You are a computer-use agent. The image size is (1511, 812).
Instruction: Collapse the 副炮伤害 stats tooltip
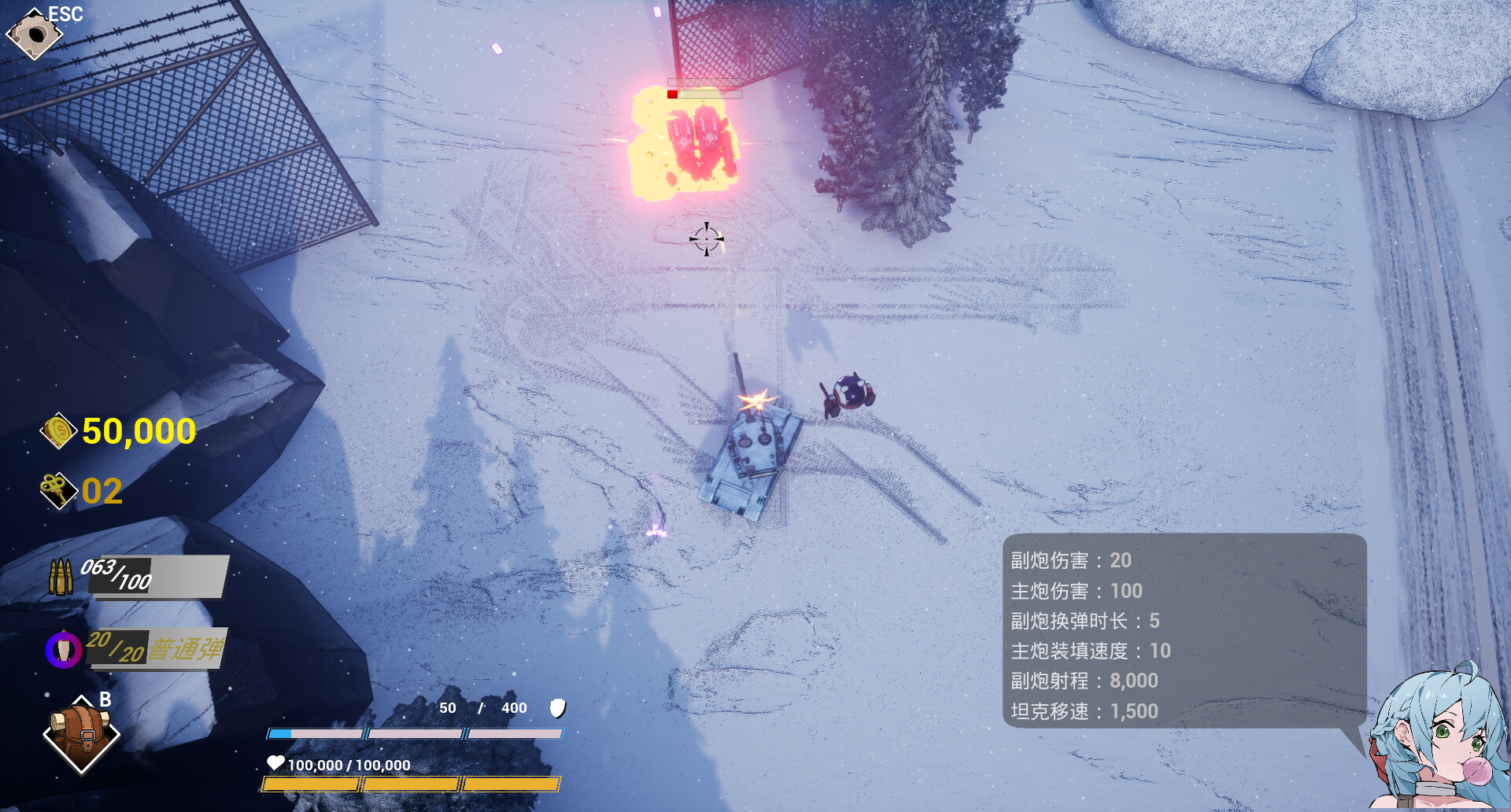[1070, 560]
